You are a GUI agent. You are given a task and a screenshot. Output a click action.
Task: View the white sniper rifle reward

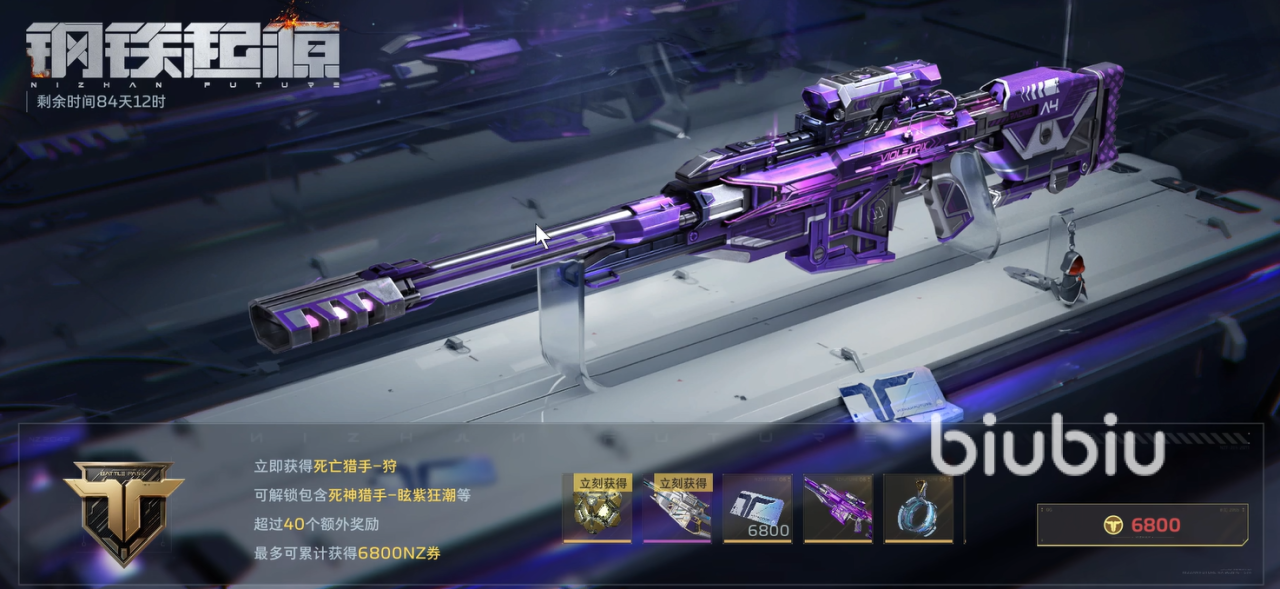(677, 509)
